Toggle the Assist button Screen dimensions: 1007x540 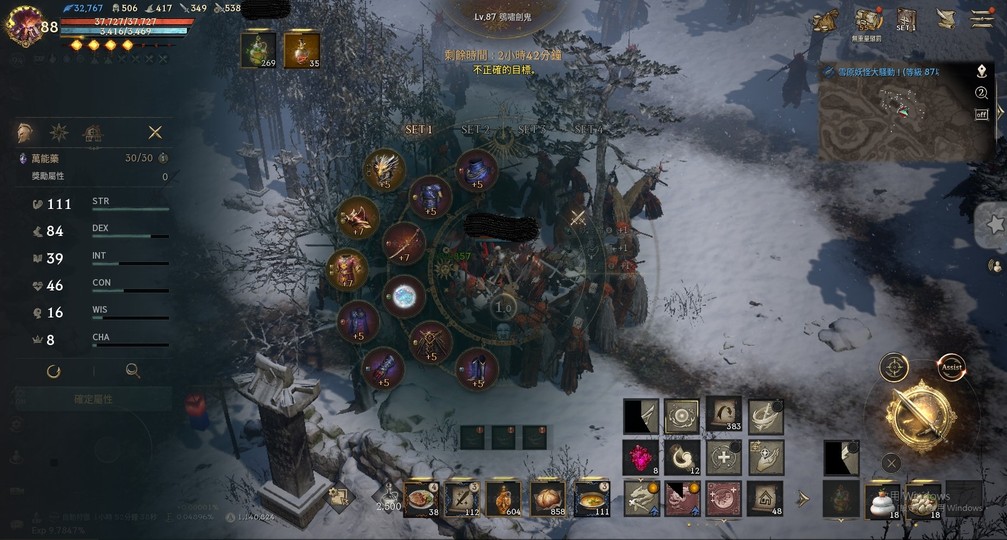tap(951, 366)
